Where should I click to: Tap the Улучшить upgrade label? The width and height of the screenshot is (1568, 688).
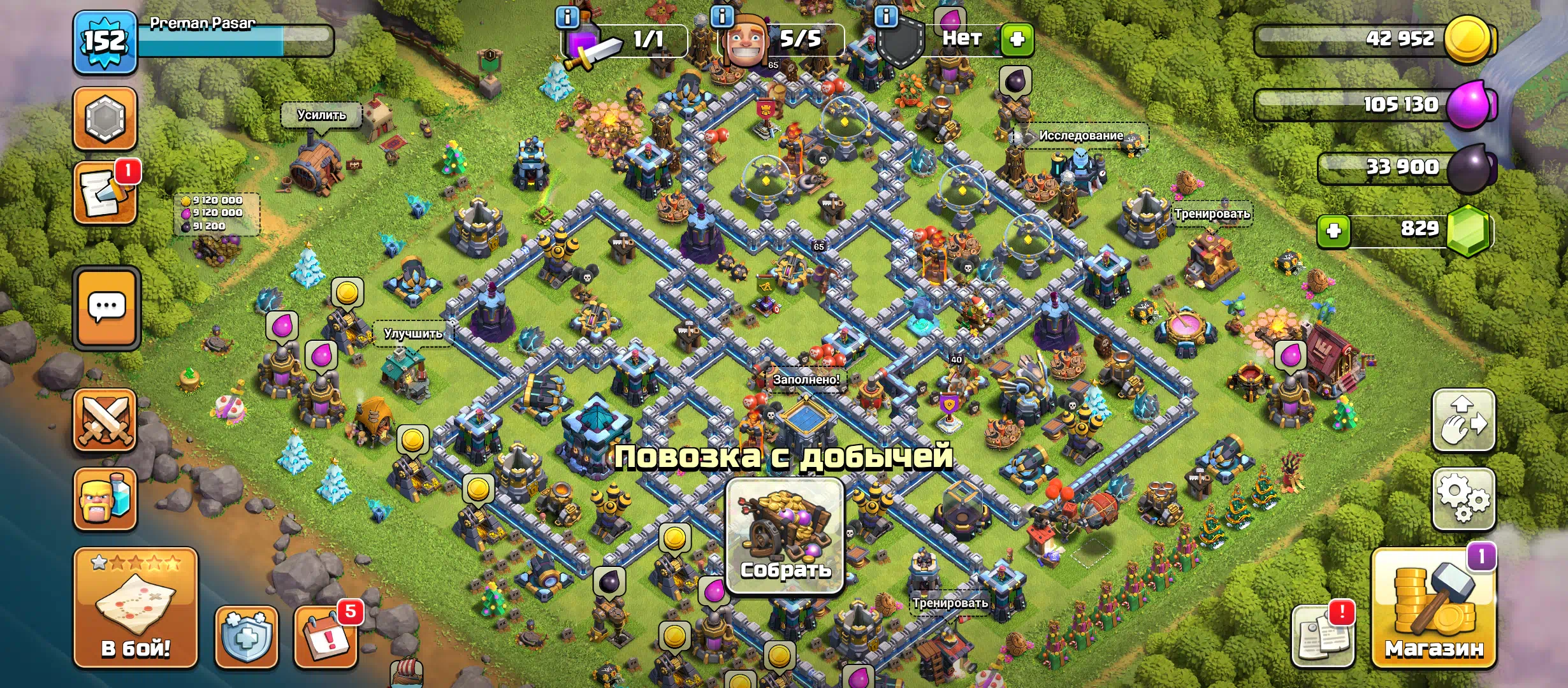click(413, 333)
